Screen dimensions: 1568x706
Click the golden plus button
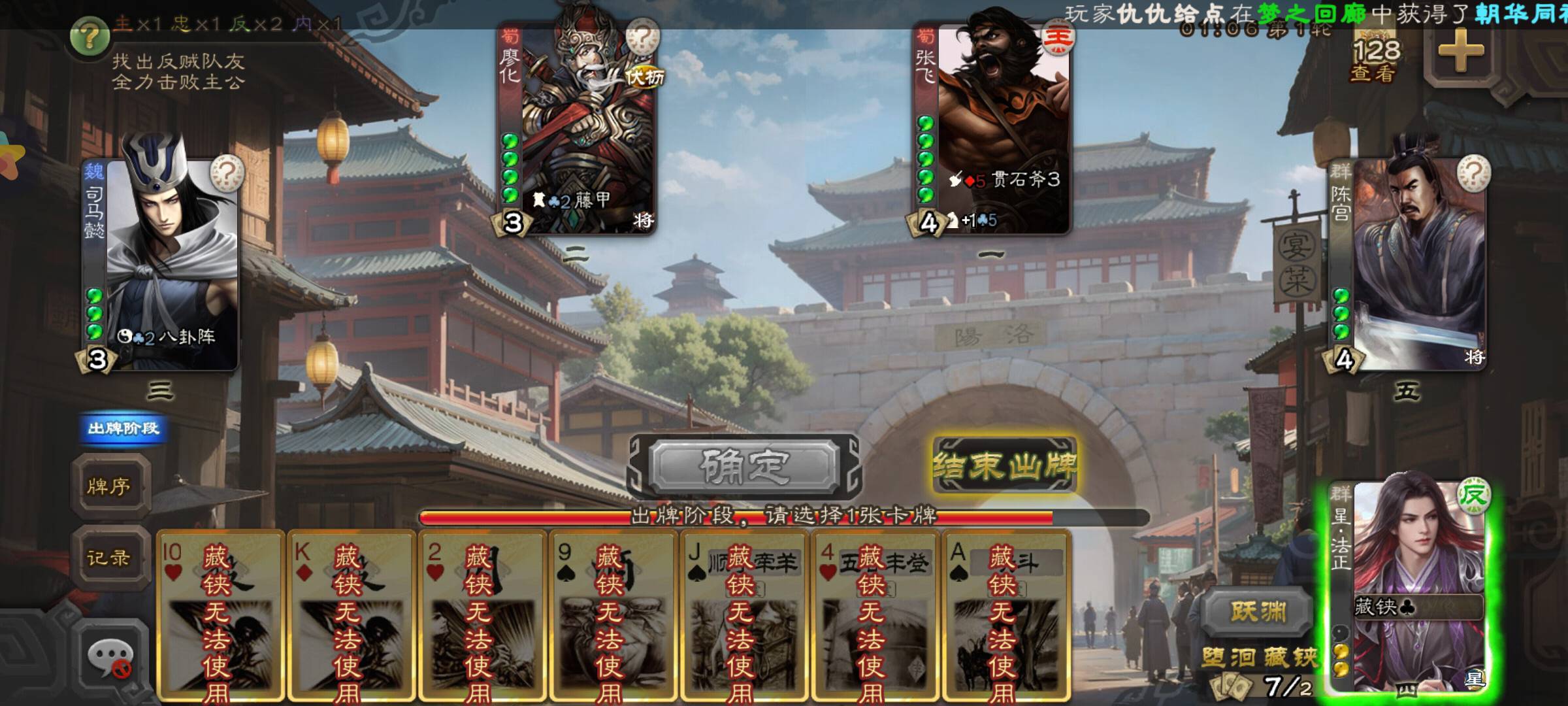tap(1461, 50)
